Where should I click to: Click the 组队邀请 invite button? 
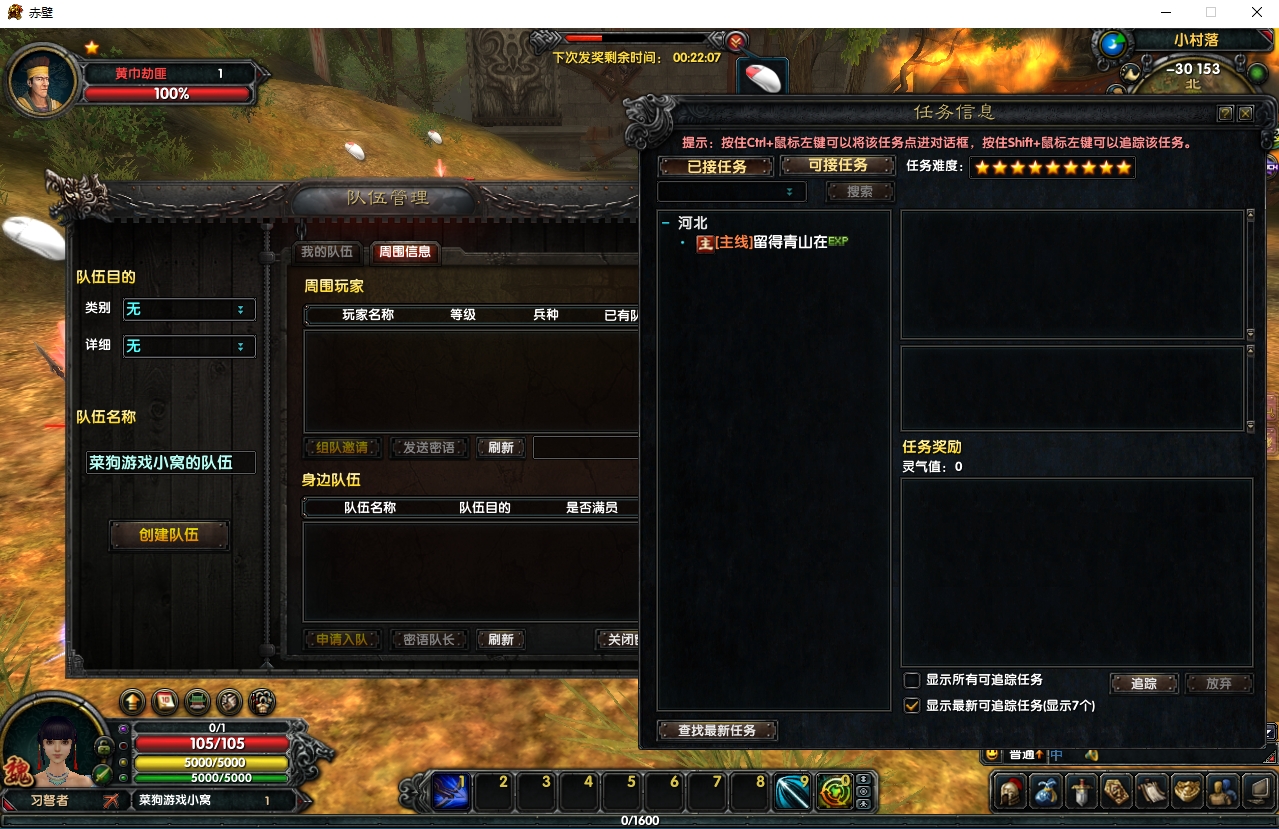[x=342, y=448]
